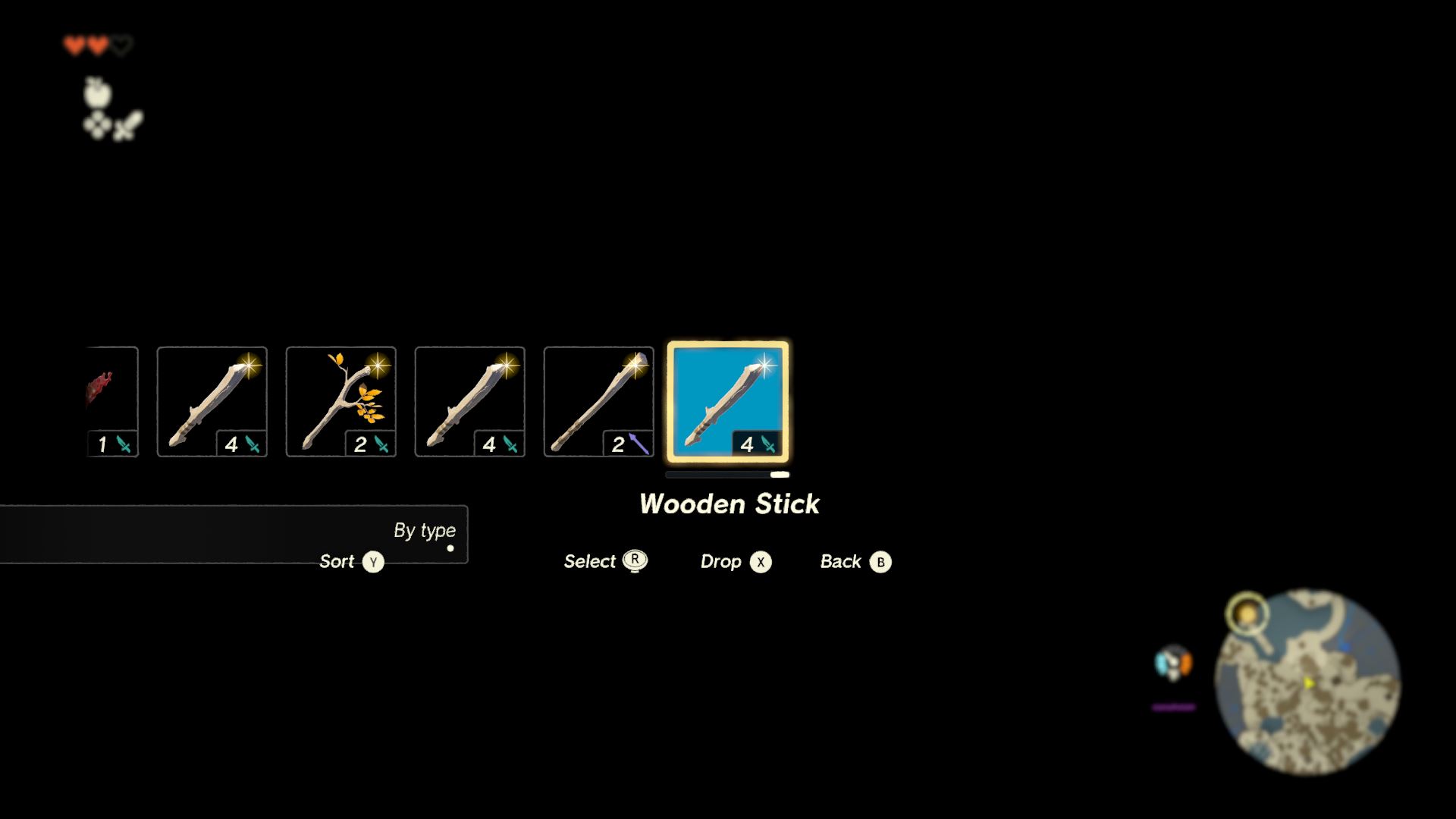The image size is (1456, 819).
Task: Activate the ability icon beside the minimap
Action: tap(1173, 664)
